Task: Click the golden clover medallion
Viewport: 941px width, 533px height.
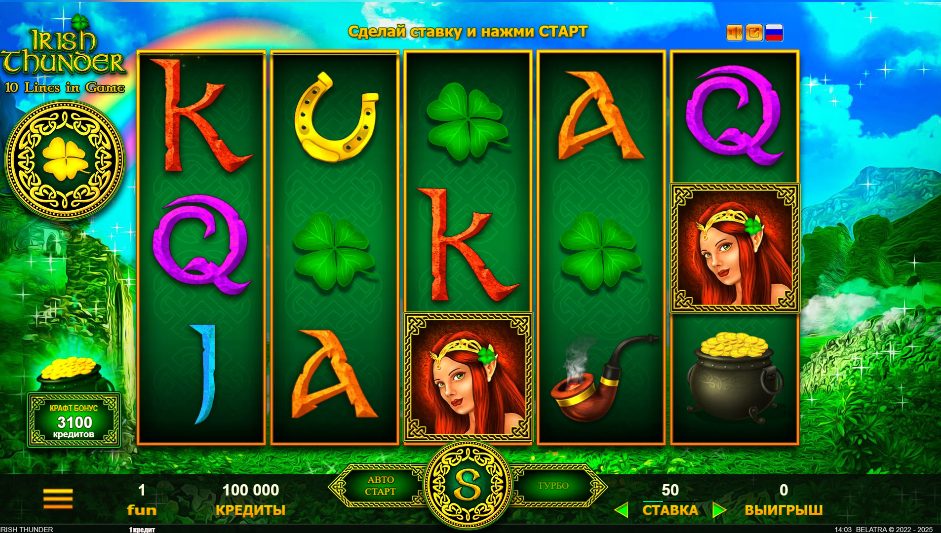Action: click(64, 158)
